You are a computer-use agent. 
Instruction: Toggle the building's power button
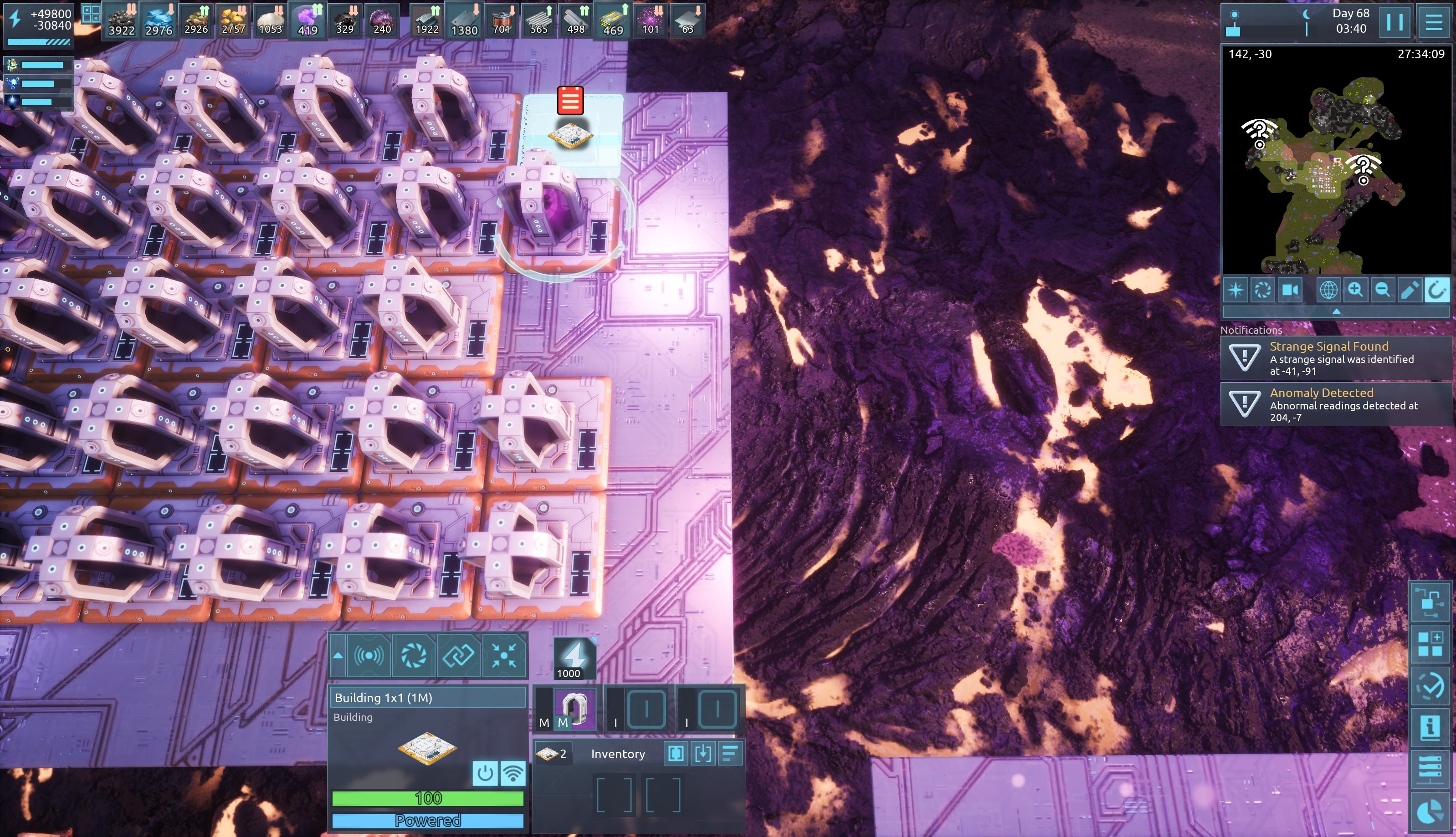click(x=485, y=773)
